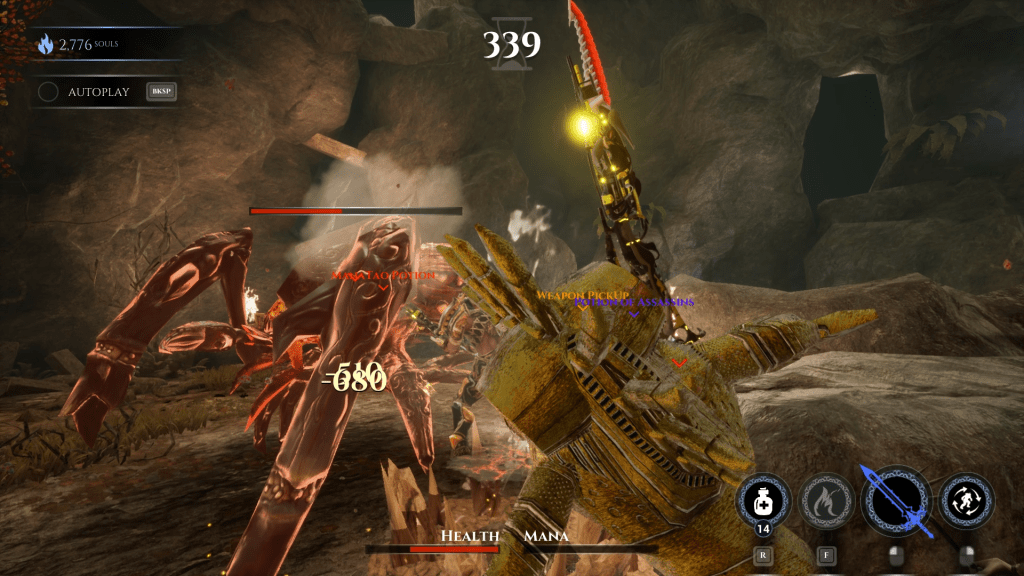The height and width of the screenshot is (576, 1024).
Task: Toggle the Autoplay option
Action: pos(48,92)
